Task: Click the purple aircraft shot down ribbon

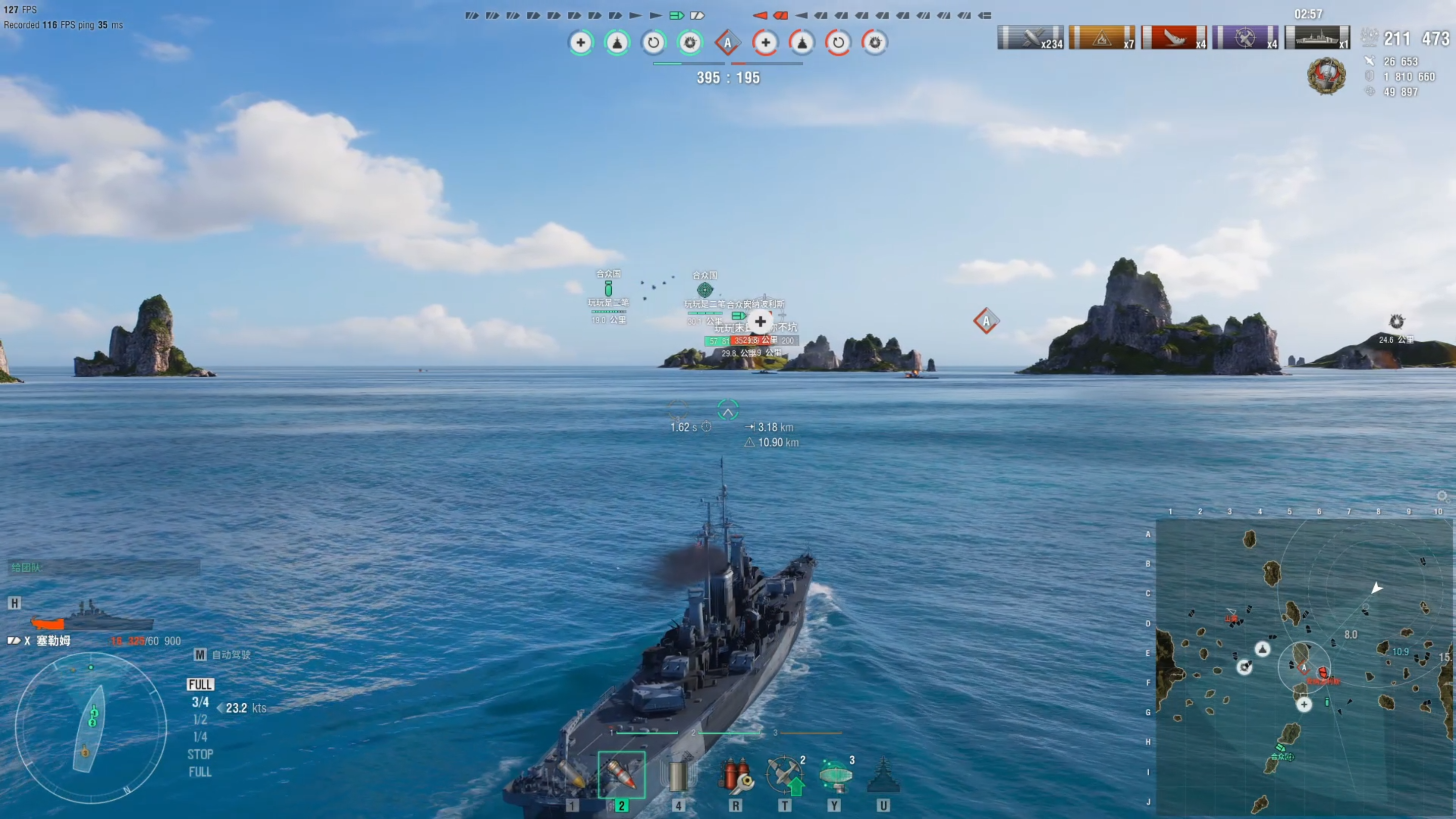Action: click(x=1245, y=38)
